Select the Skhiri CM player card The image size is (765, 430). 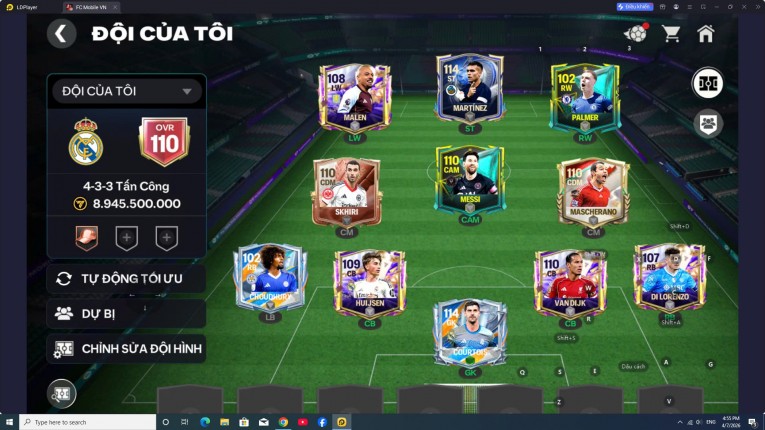coord(346,190)
